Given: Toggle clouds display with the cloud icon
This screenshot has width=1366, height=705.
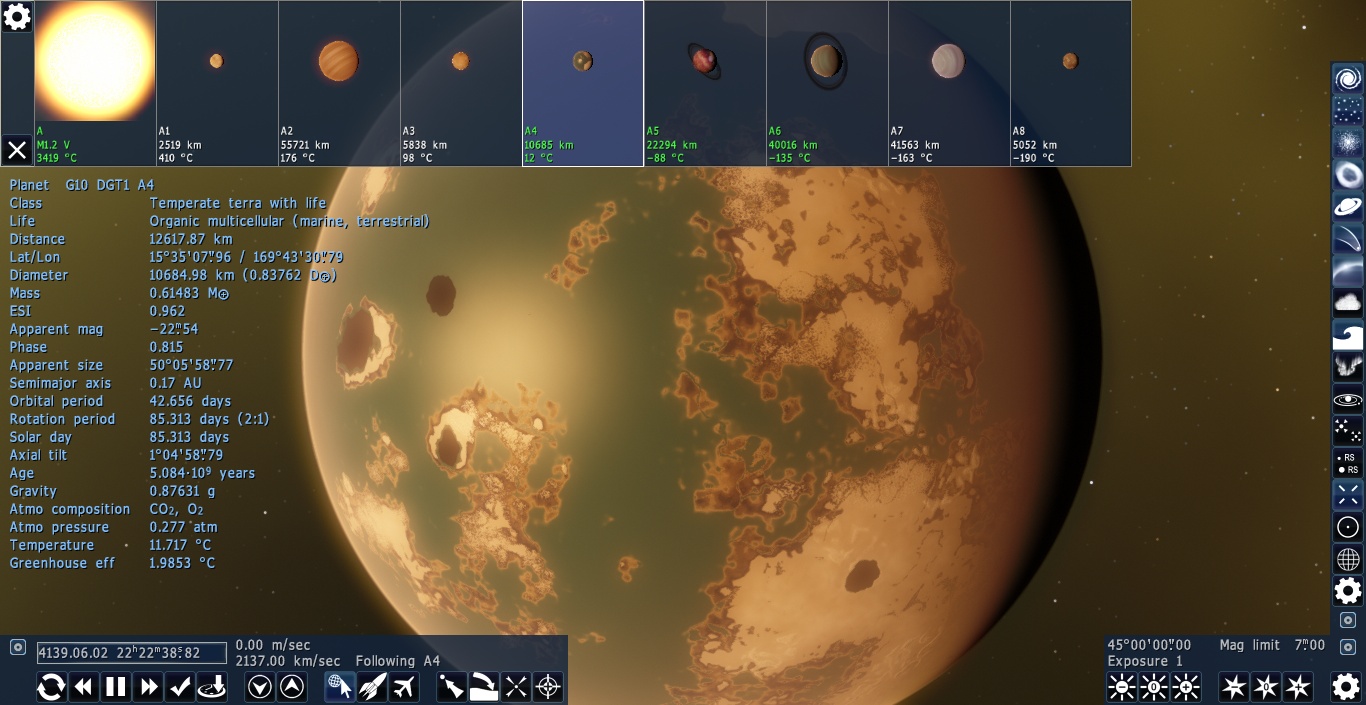Looking at the screenshot, I should (1348, 302).
